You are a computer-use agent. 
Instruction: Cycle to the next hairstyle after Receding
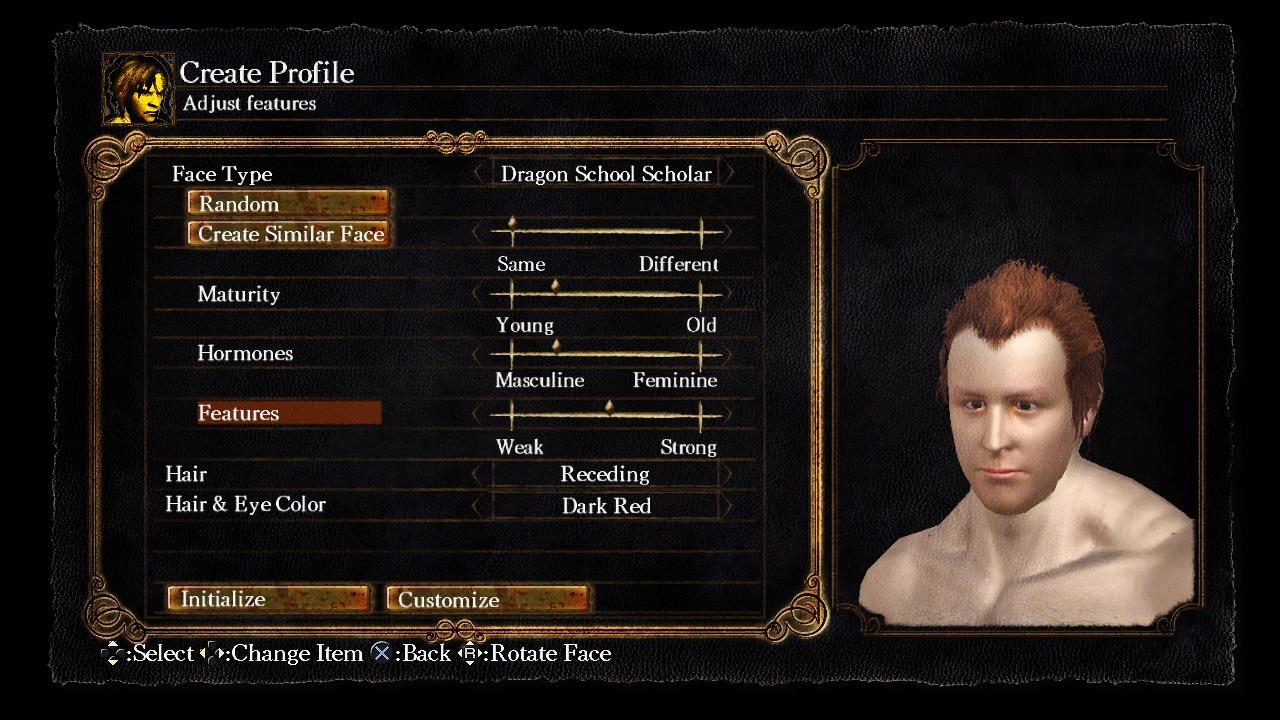click(729, 475)
